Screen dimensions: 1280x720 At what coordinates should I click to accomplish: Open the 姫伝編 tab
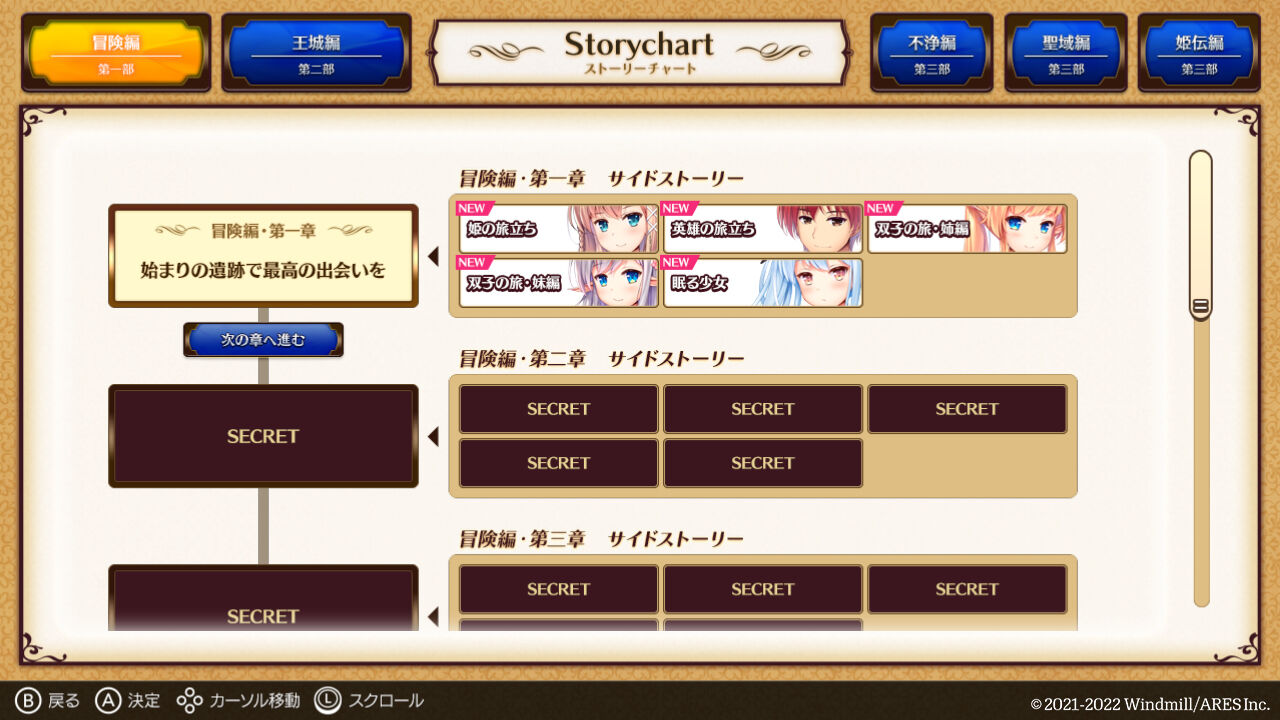1197,52
